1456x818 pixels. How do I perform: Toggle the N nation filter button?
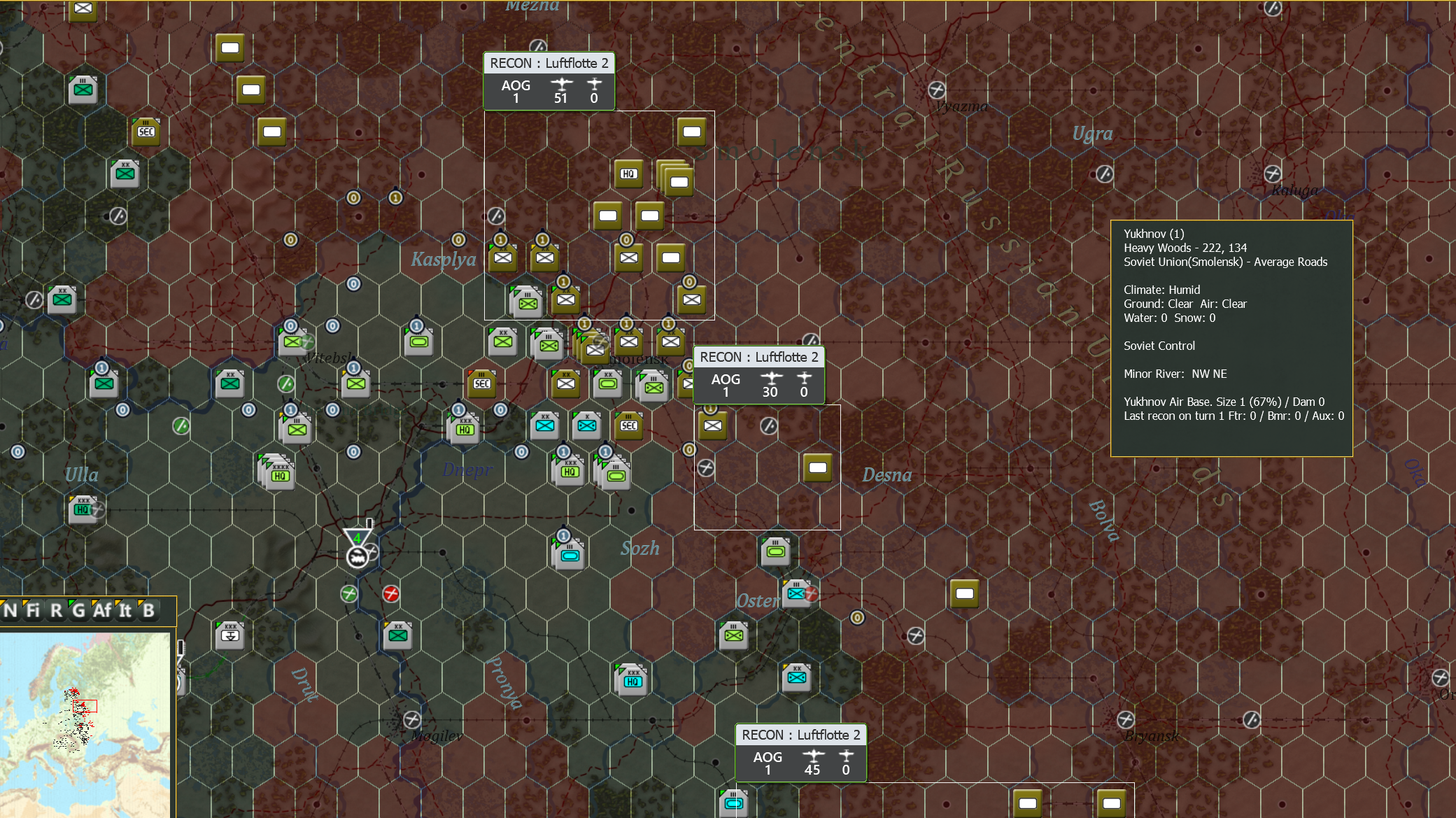pyautogui.click(x=10, y=611)
